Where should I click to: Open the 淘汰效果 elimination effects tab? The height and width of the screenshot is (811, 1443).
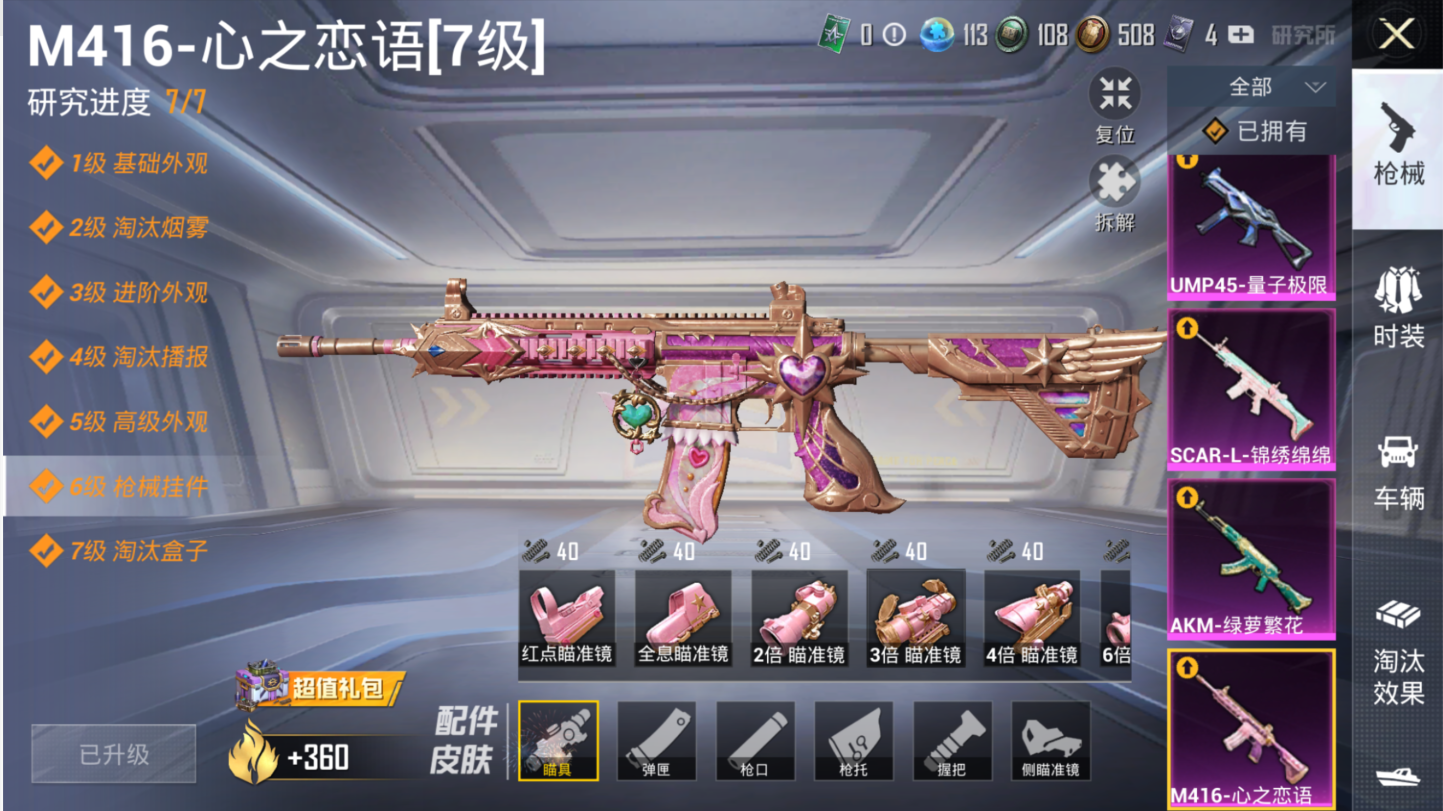click(1397, 650)
